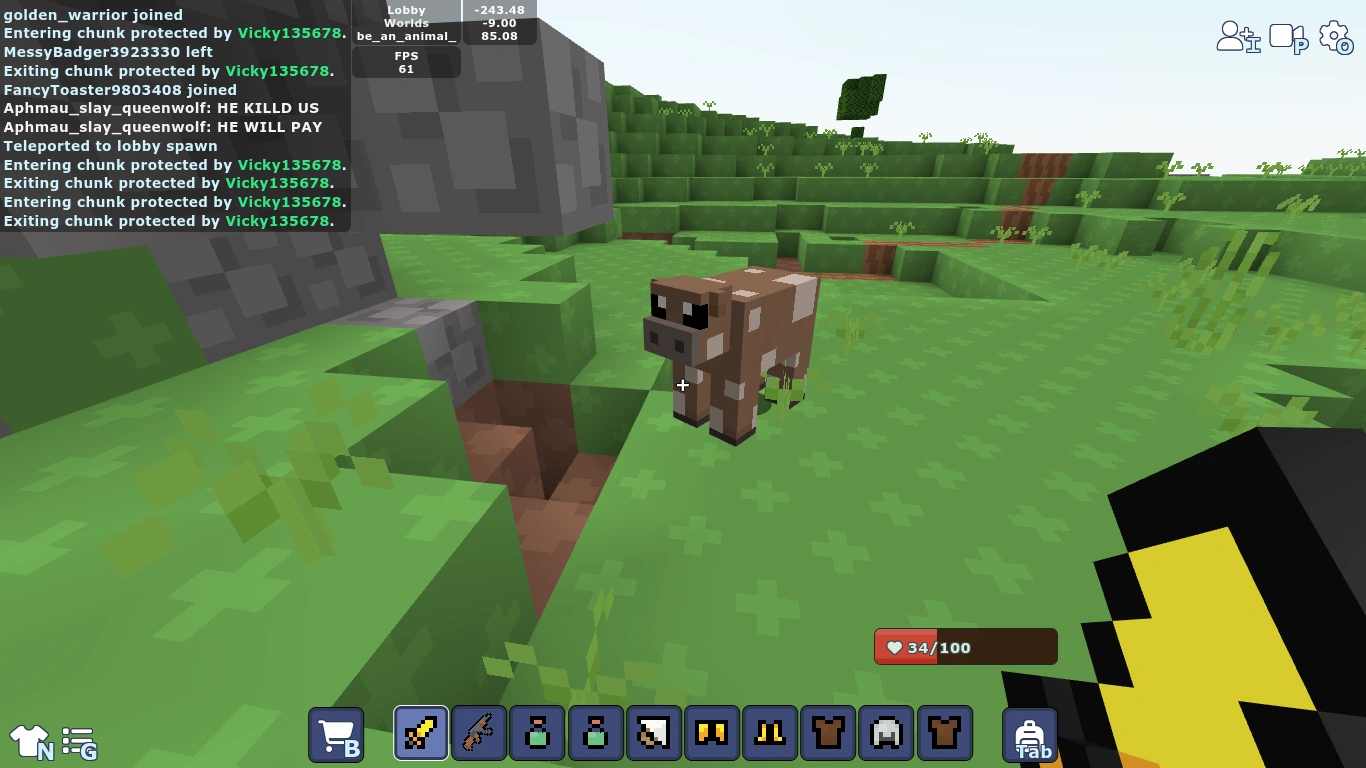Select the golden sword in the hotbar
The height and width of the screenshot is (768, 1366).
coord(420,733)
